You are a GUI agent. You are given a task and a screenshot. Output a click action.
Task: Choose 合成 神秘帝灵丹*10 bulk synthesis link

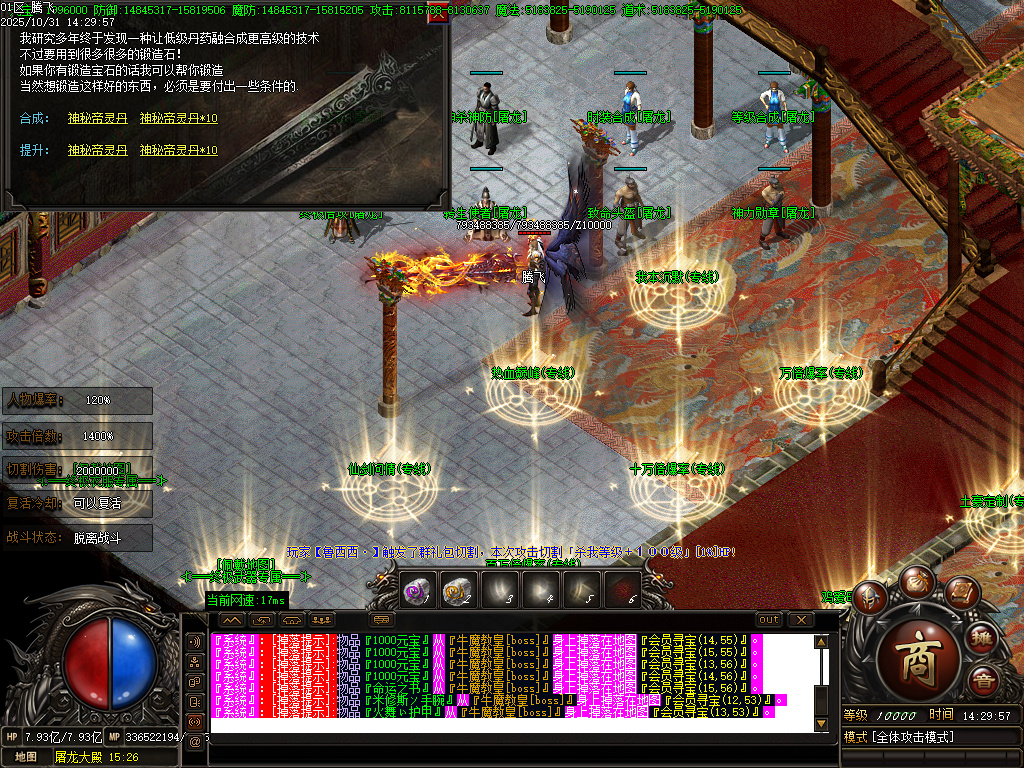point(178,118)
